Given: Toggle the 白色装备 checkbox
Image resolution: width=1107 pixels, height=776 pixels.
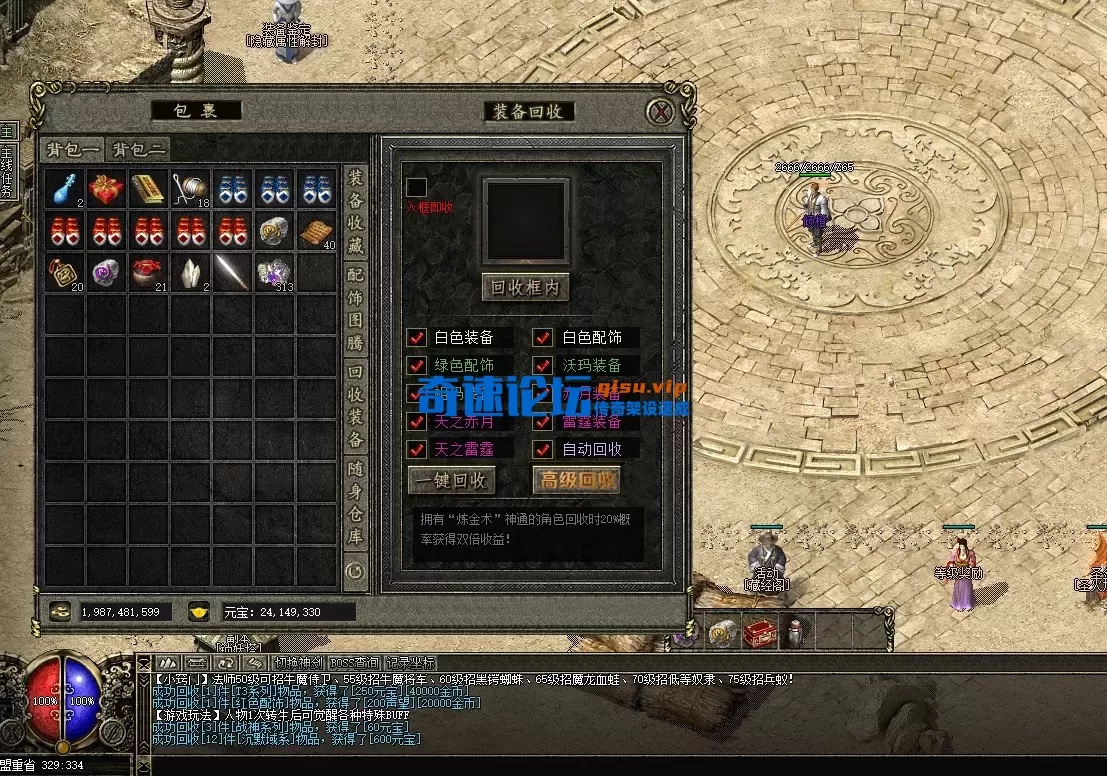Looking at the screenshot, I should coord(417,338).
